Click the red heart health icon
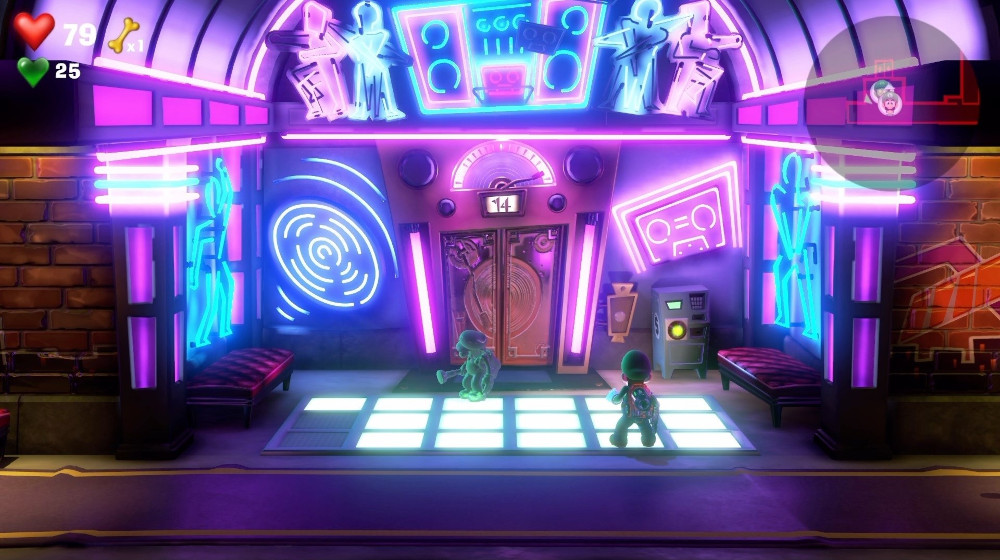Image resolution: width=1000 pixels, height=560 pixels. point(34,31)
